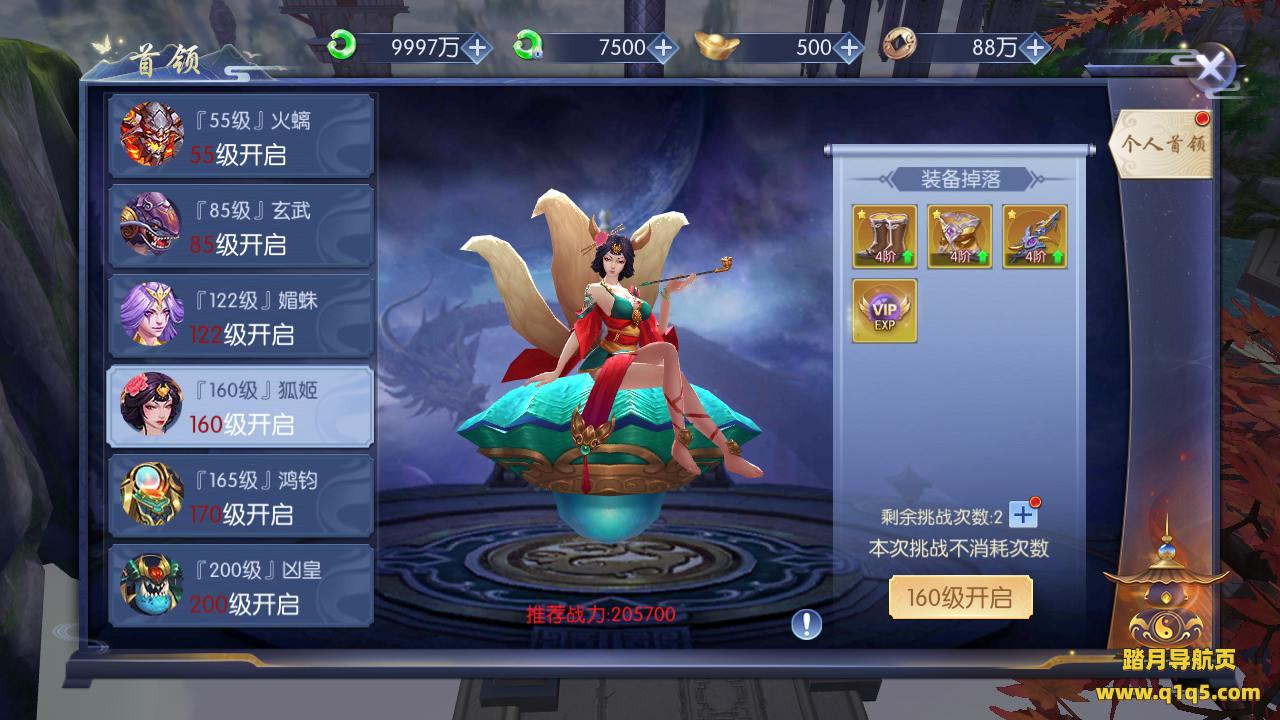
Task: View the armor equipment drop
Action: (960, 237)
